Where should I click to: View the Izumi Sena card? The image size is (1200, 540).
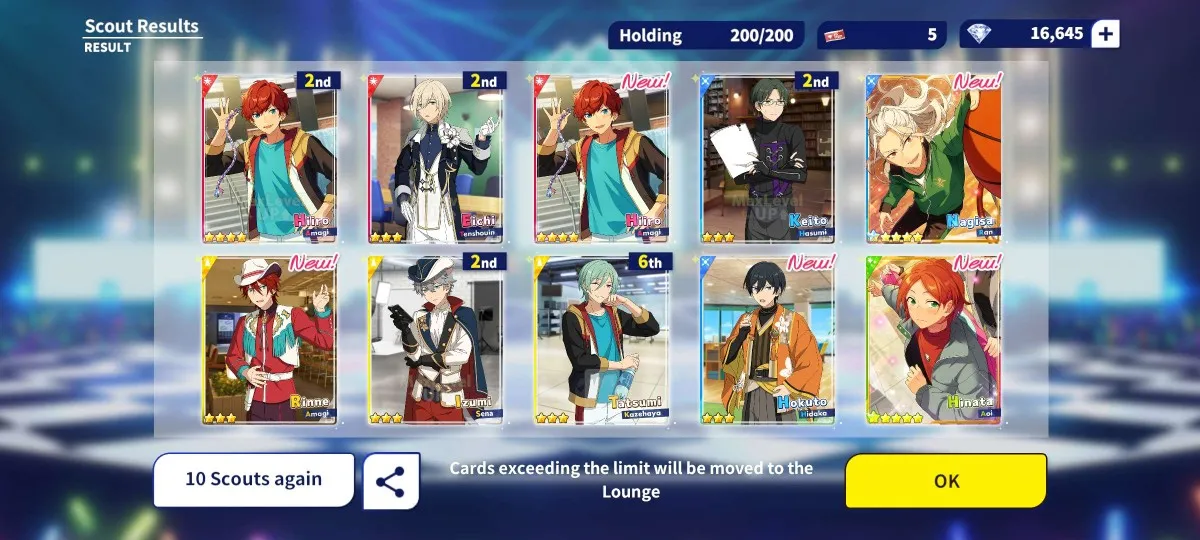(436, 340)
